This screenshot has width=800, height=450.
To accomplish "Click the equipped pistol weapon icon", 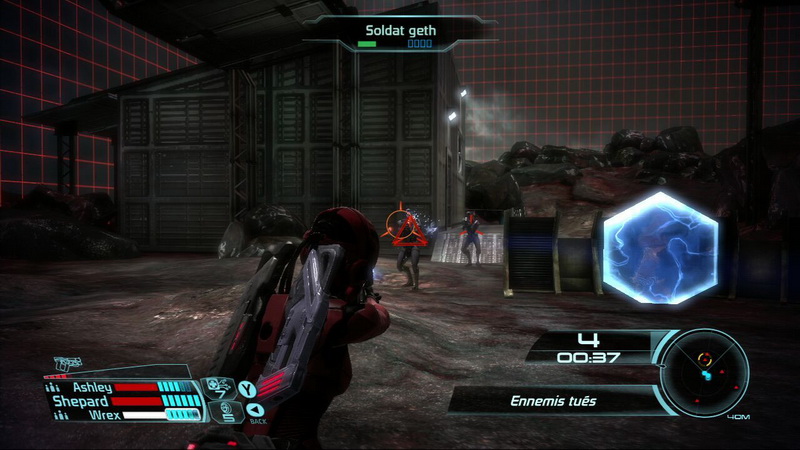I will coord(68,365).
